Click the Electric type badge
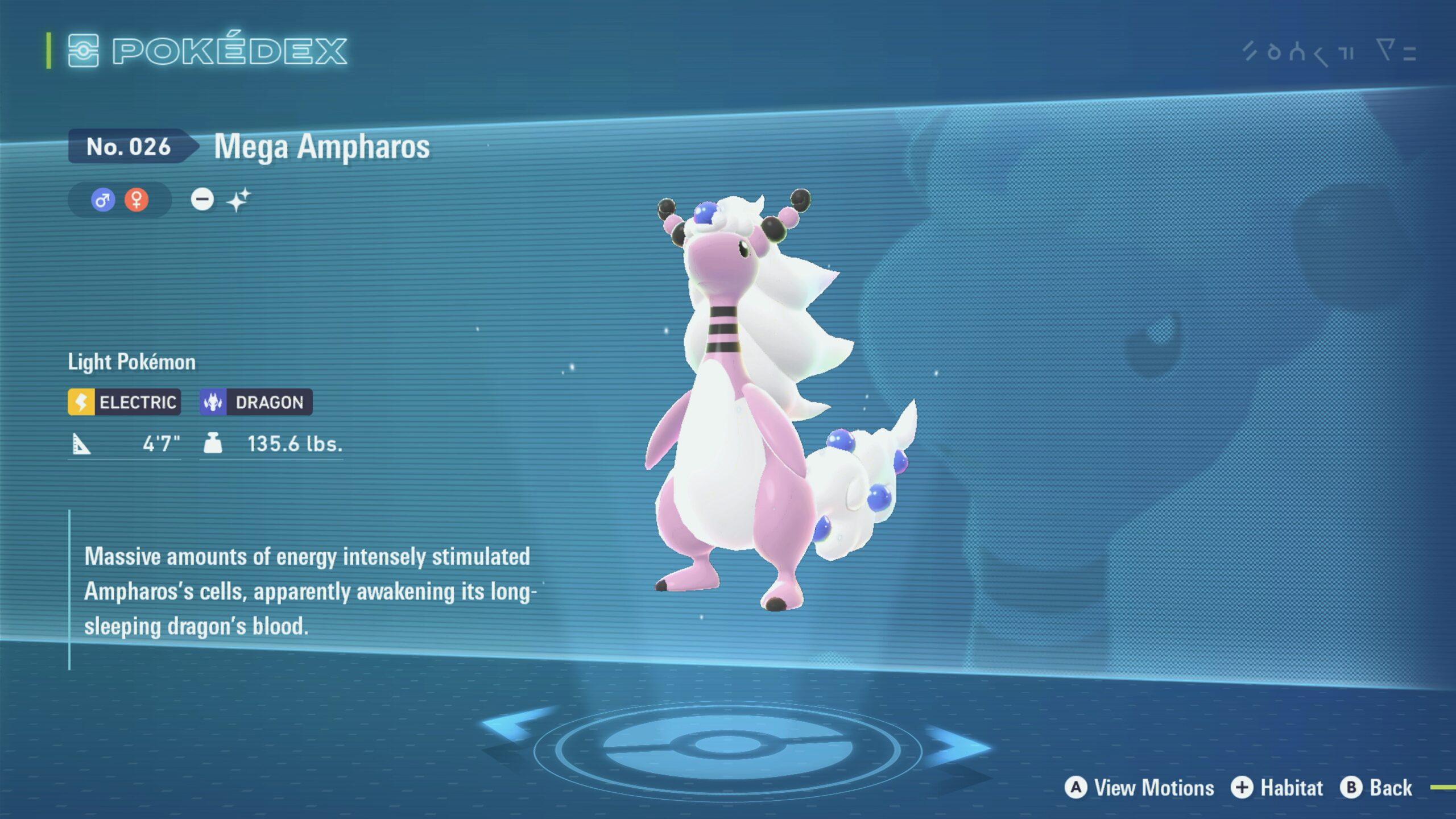Screen dimensions: 1456x819 click(x=125, y=402)
